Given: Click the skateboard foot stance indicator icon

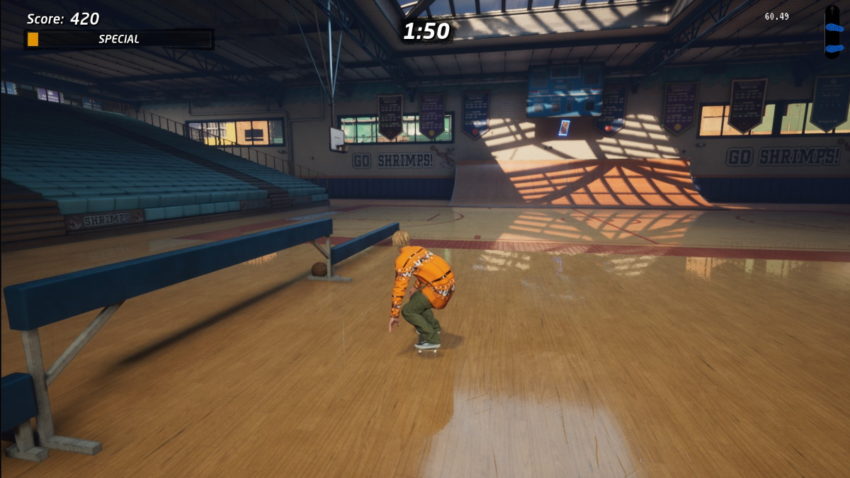Looking at the screenshot, I should click(x=832, y=31).
